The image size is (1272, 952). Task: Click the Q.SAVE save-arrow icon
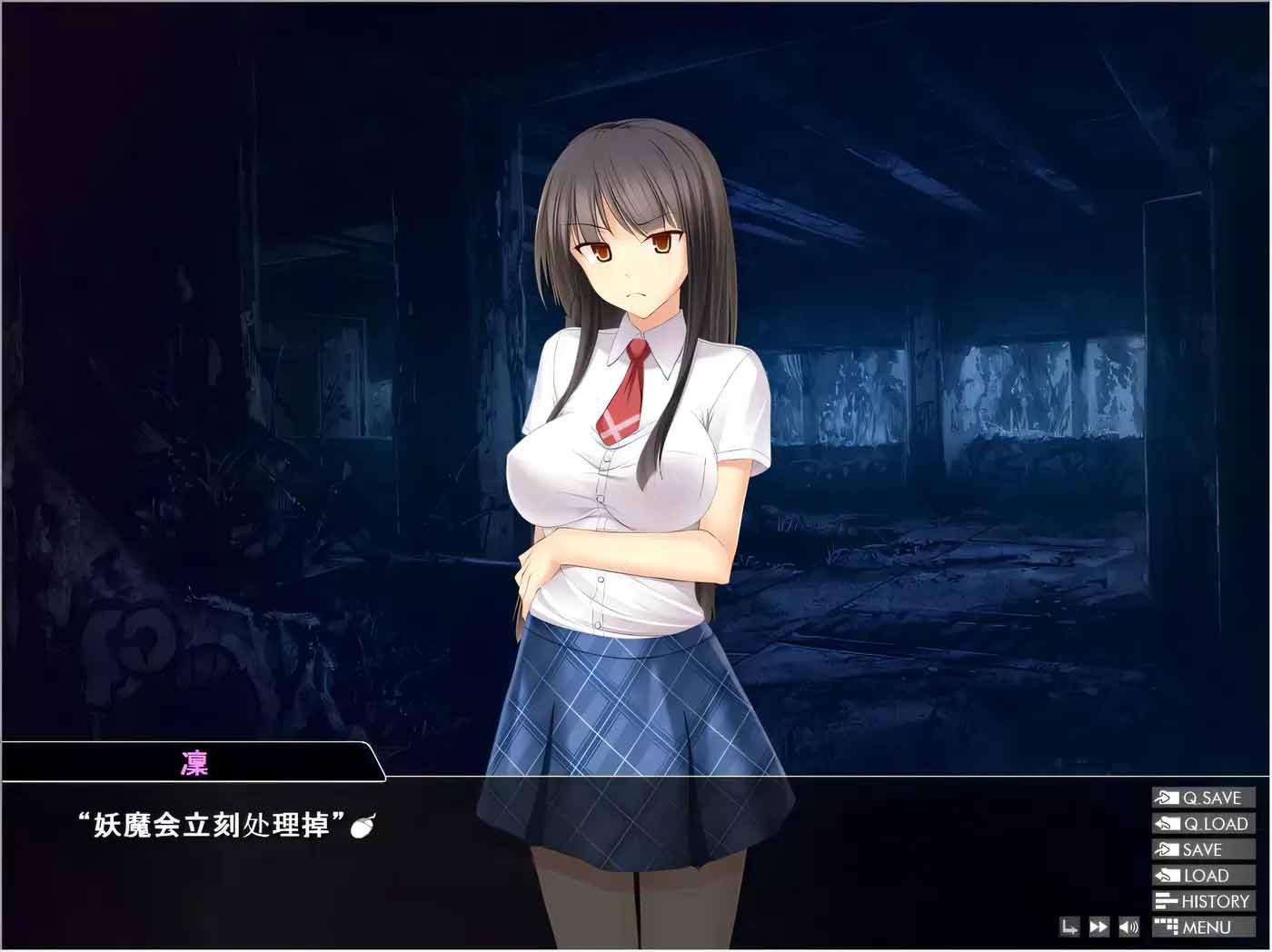click(x=1167, y=798)
